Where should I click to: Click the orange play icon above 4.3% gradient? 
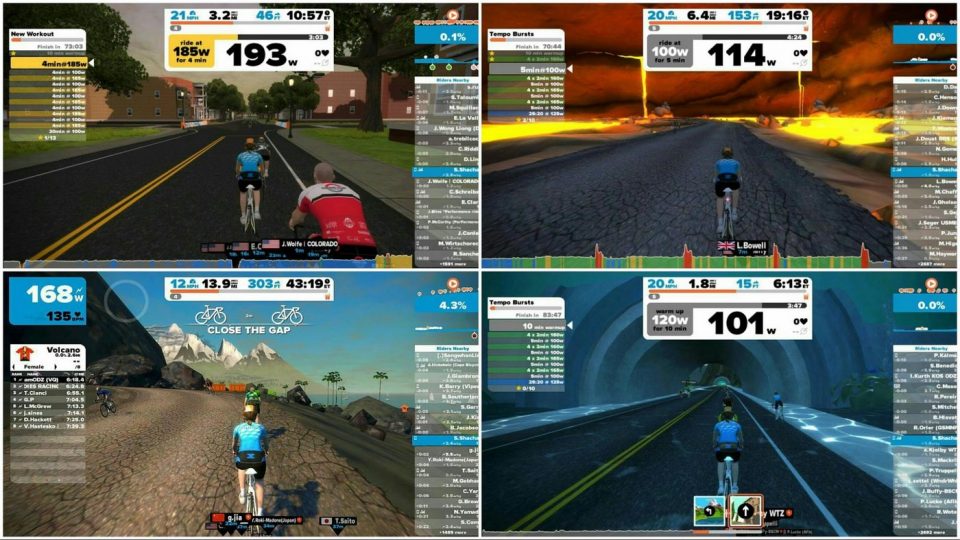point(452,286)
